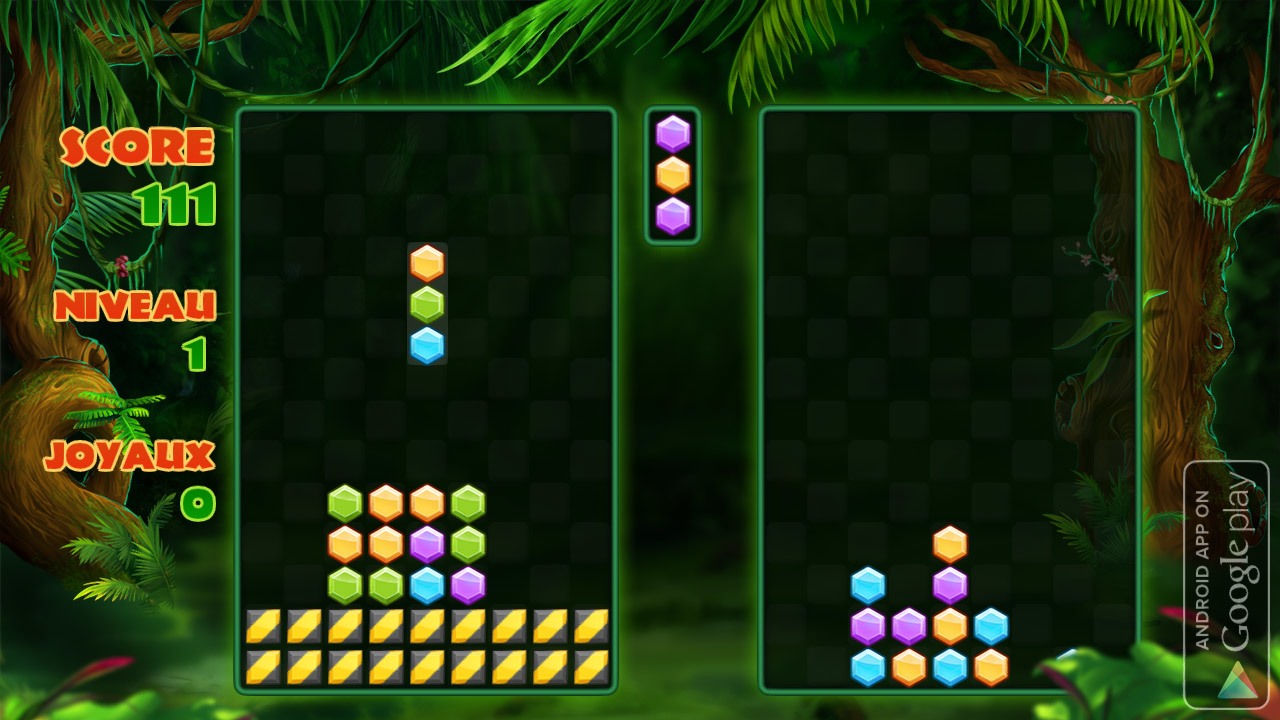Click the JOYAUX counter text
Viewport: 1280px width, 720px height.
[129, 455]
